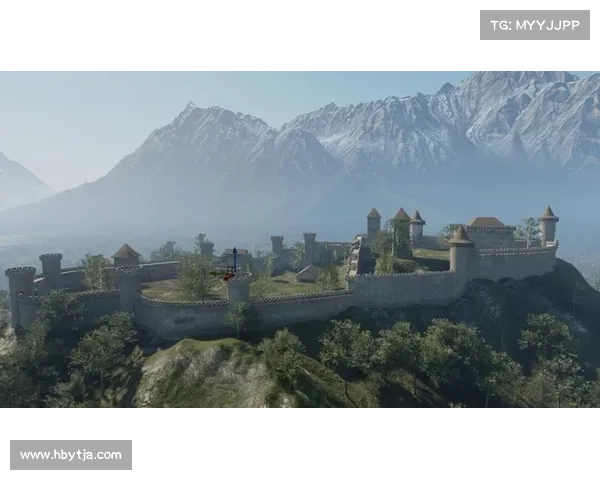Open the www.hbytja.com link
This screenshot has height=480, width=600.
tap(71, 455)
